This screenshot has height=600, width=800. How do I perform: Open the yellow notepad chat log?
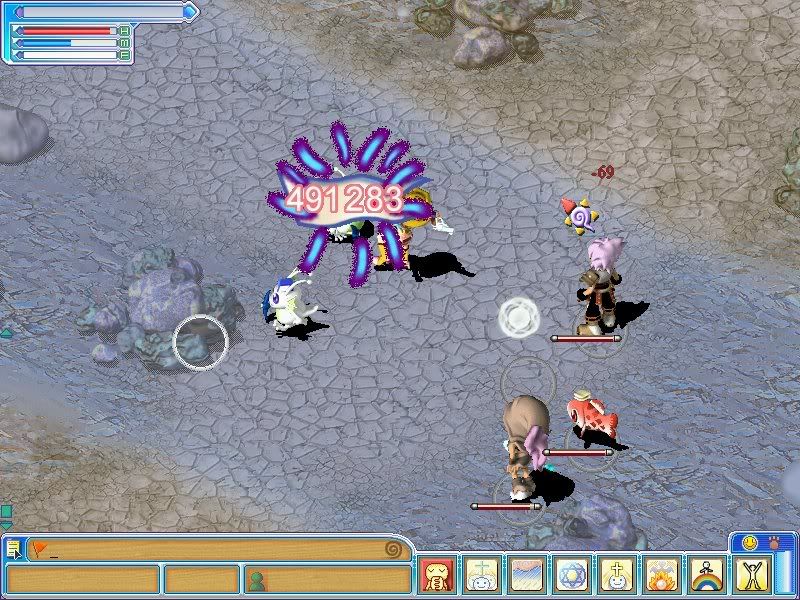[x=13, y=548]
